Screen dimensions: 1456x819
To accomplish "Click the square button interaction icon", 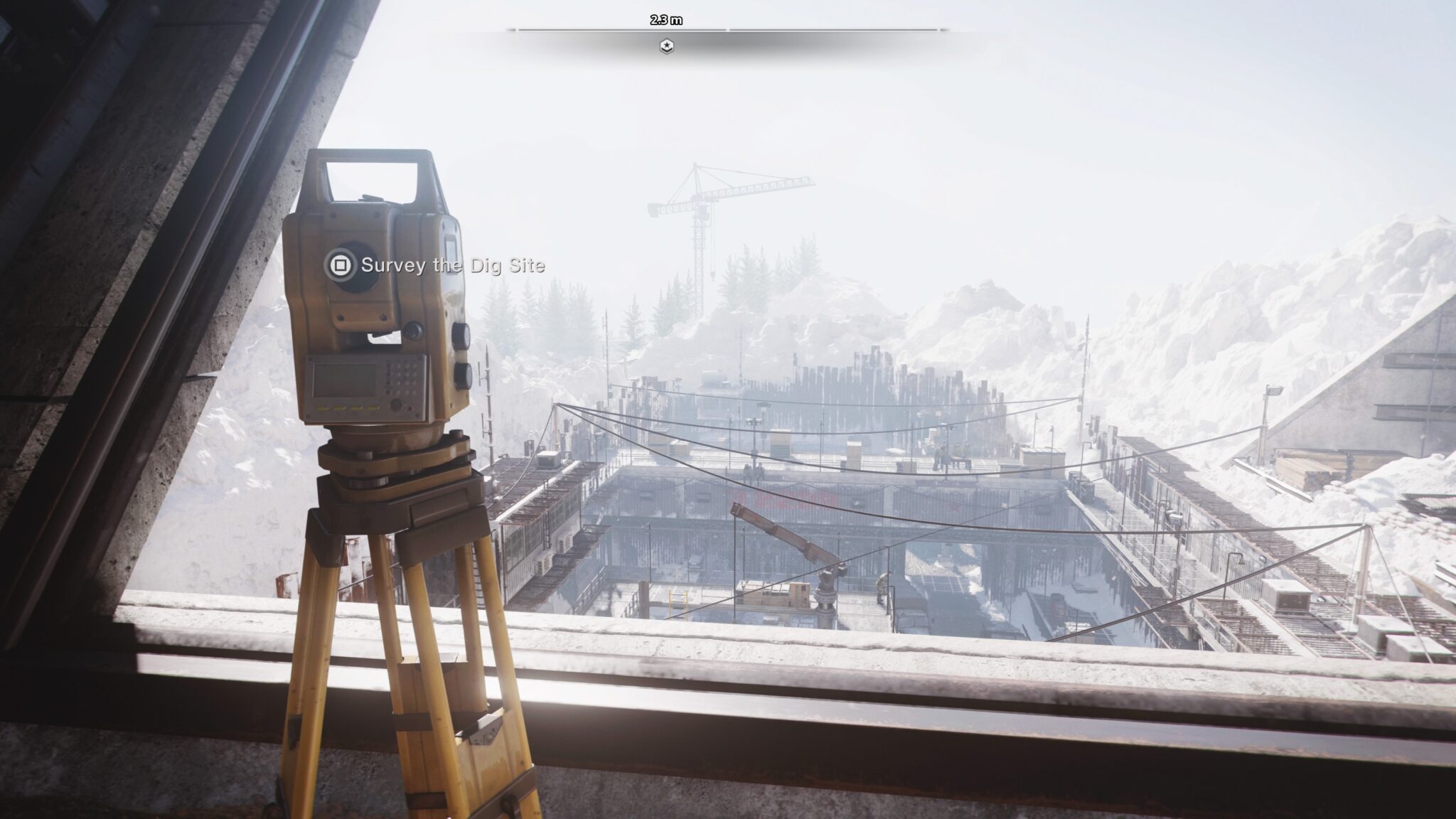I will pos(341,263).
